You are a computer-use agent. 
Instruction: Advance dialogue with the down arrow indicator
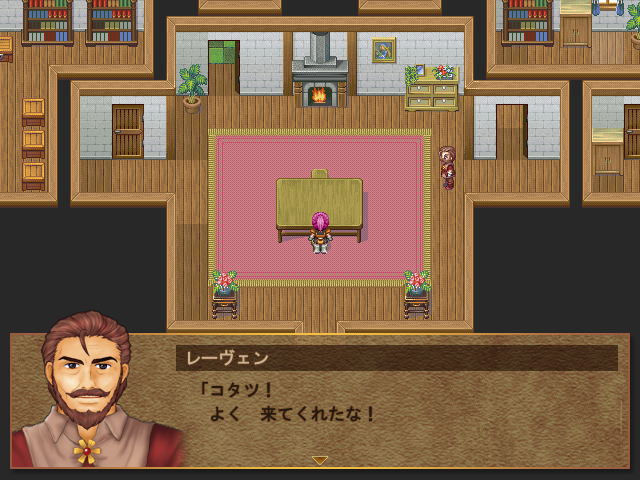tap(320, 460)
